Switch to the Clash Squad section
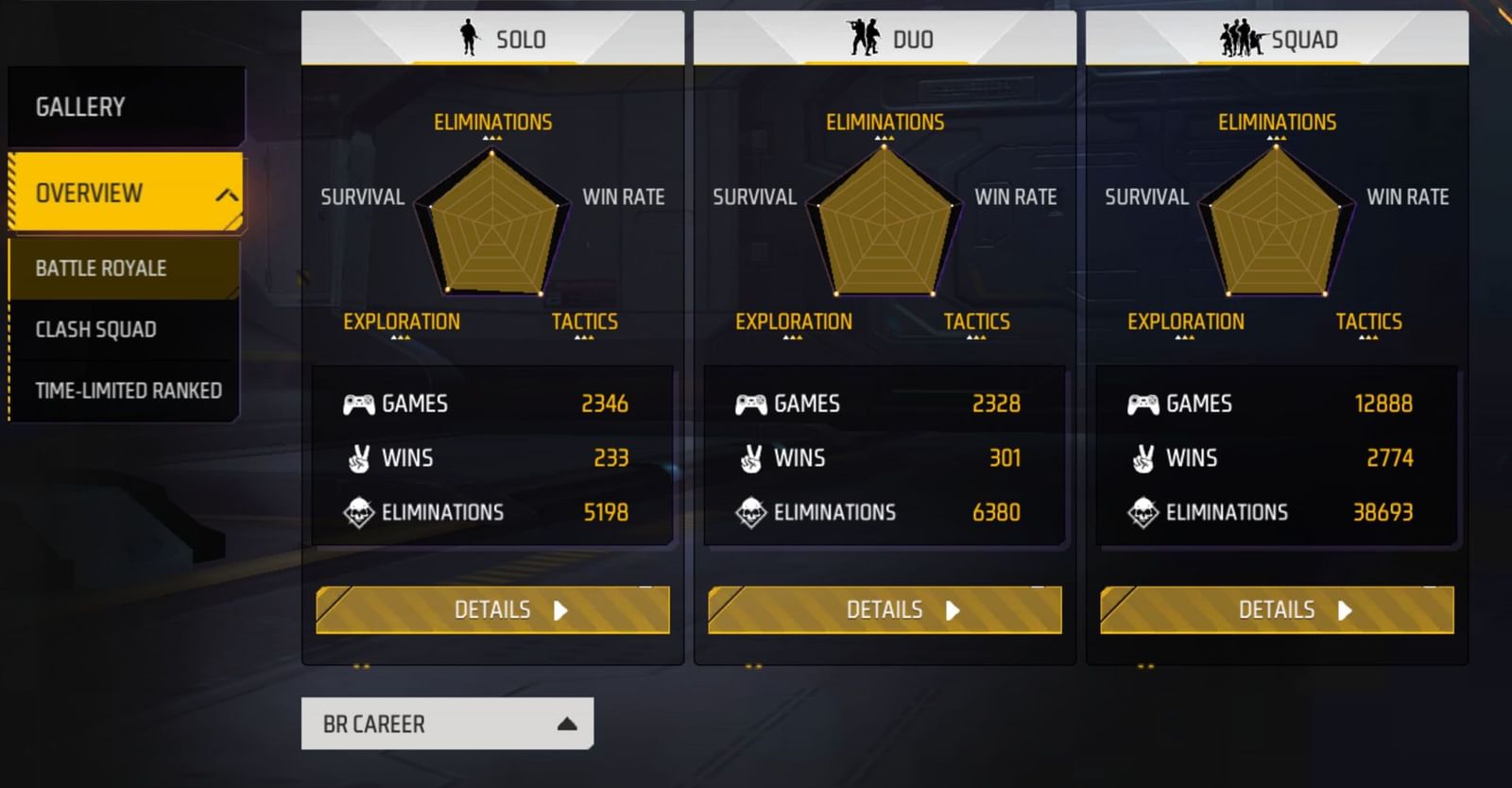 96,330
